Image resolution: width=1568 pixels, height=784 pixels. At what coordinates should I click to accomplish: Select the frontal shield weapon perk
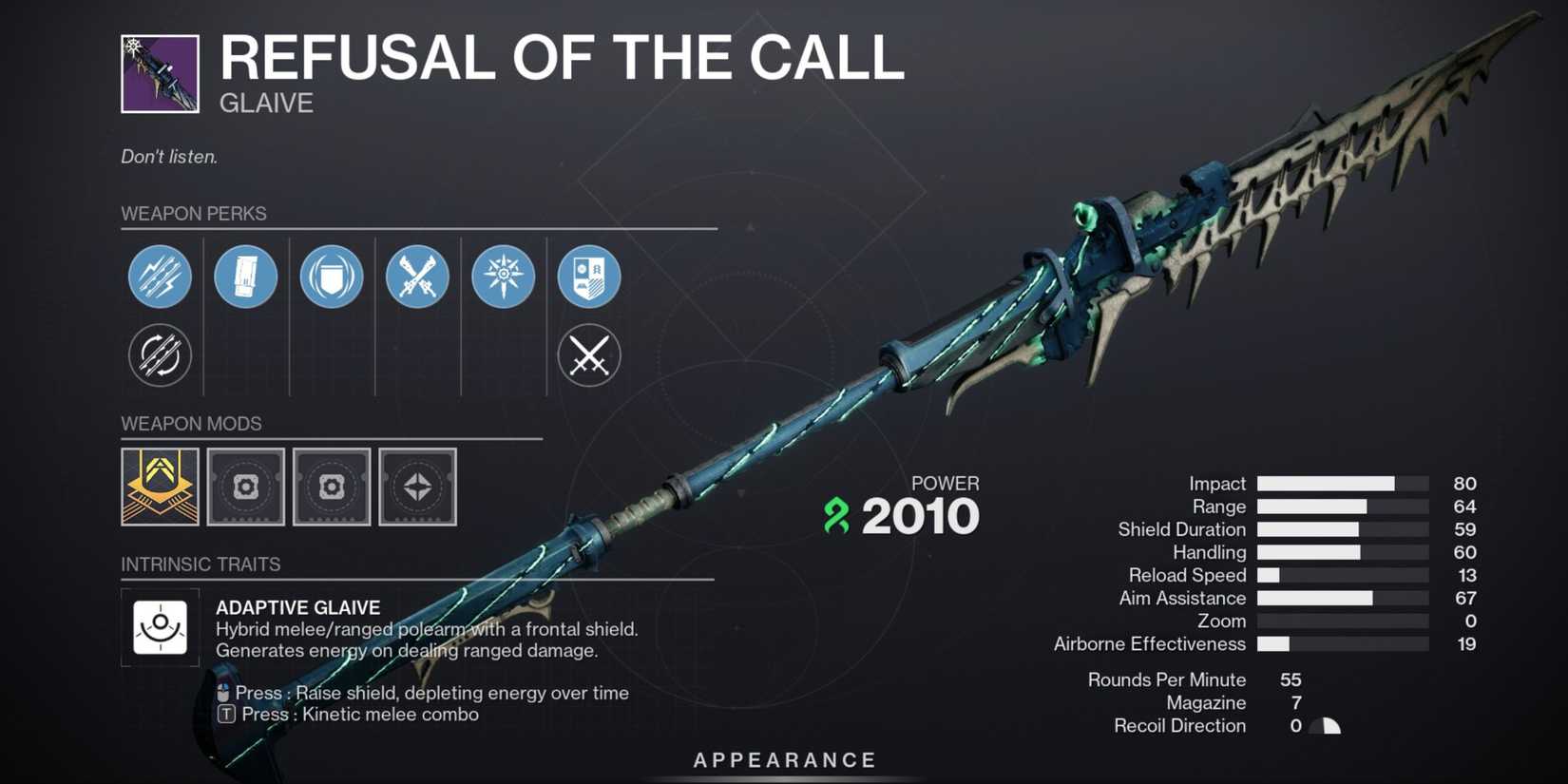[332, 277]
